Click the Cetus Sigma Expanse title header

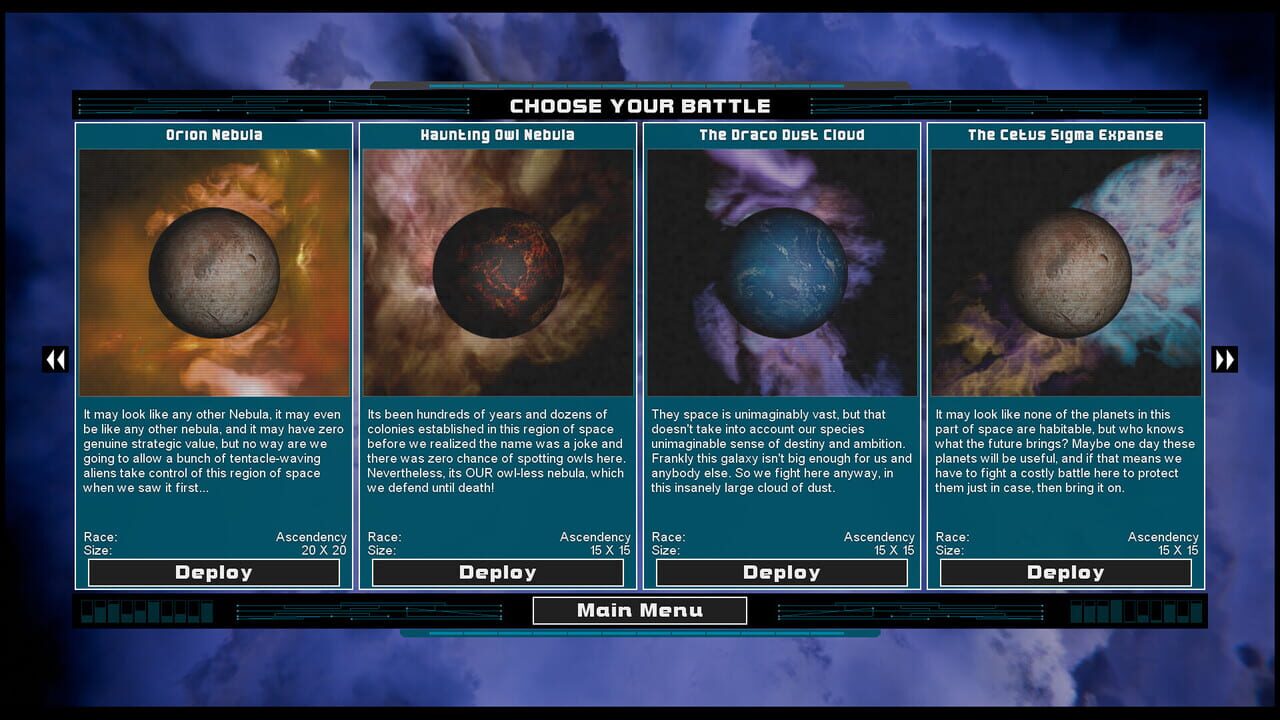1065,134
